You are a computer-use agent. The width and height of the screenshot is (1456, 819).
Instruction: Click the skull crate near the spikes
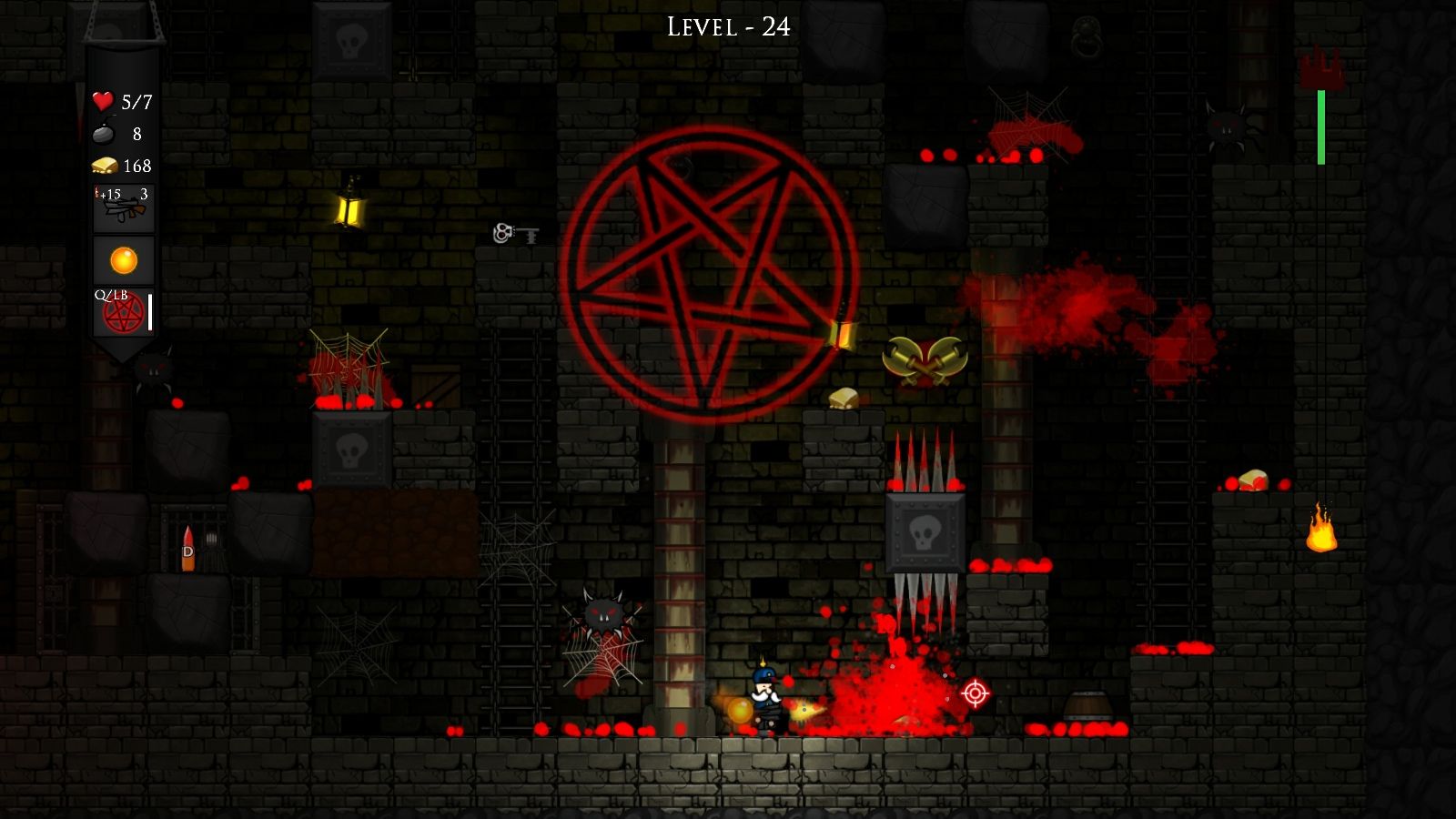tap(925, 532)
